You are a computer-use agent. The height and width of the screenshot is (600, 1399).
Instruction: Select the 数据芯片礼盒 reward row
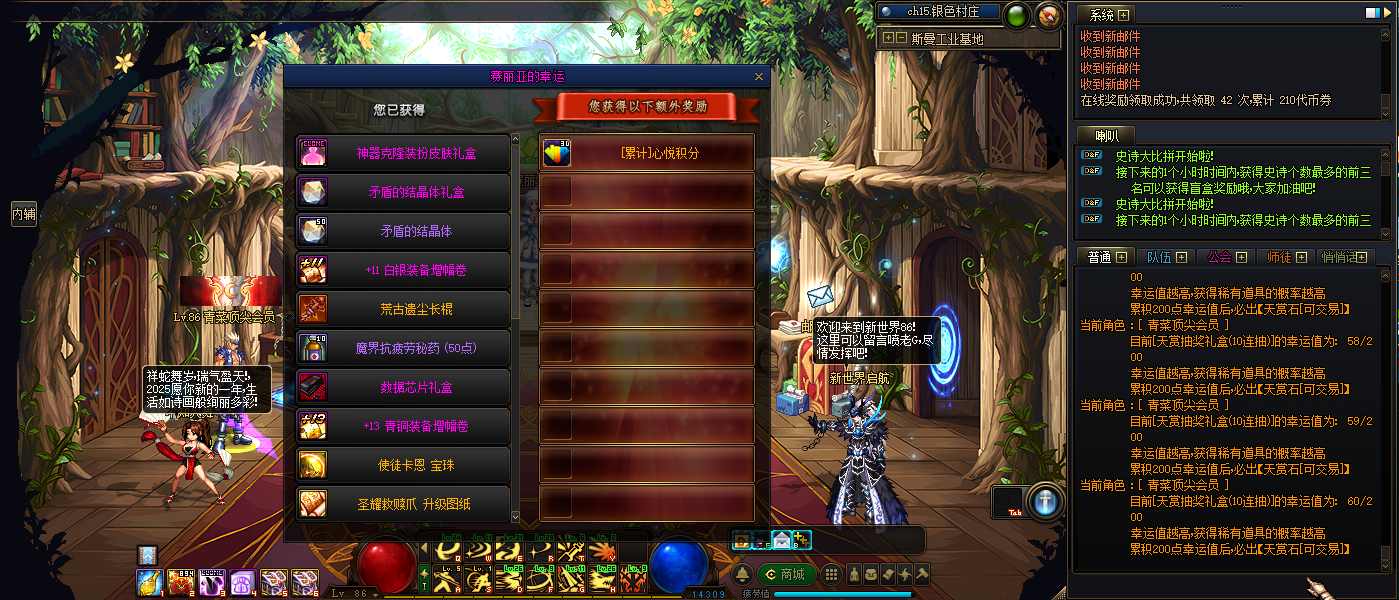click(x=403, y=387)
